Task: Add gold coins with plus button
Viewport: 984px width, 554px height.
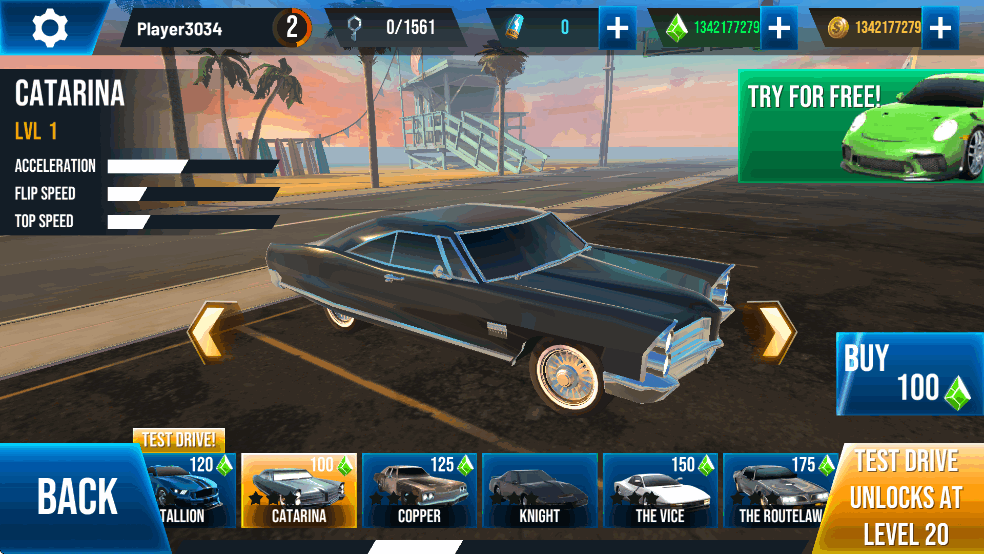Action: point(939,28)
